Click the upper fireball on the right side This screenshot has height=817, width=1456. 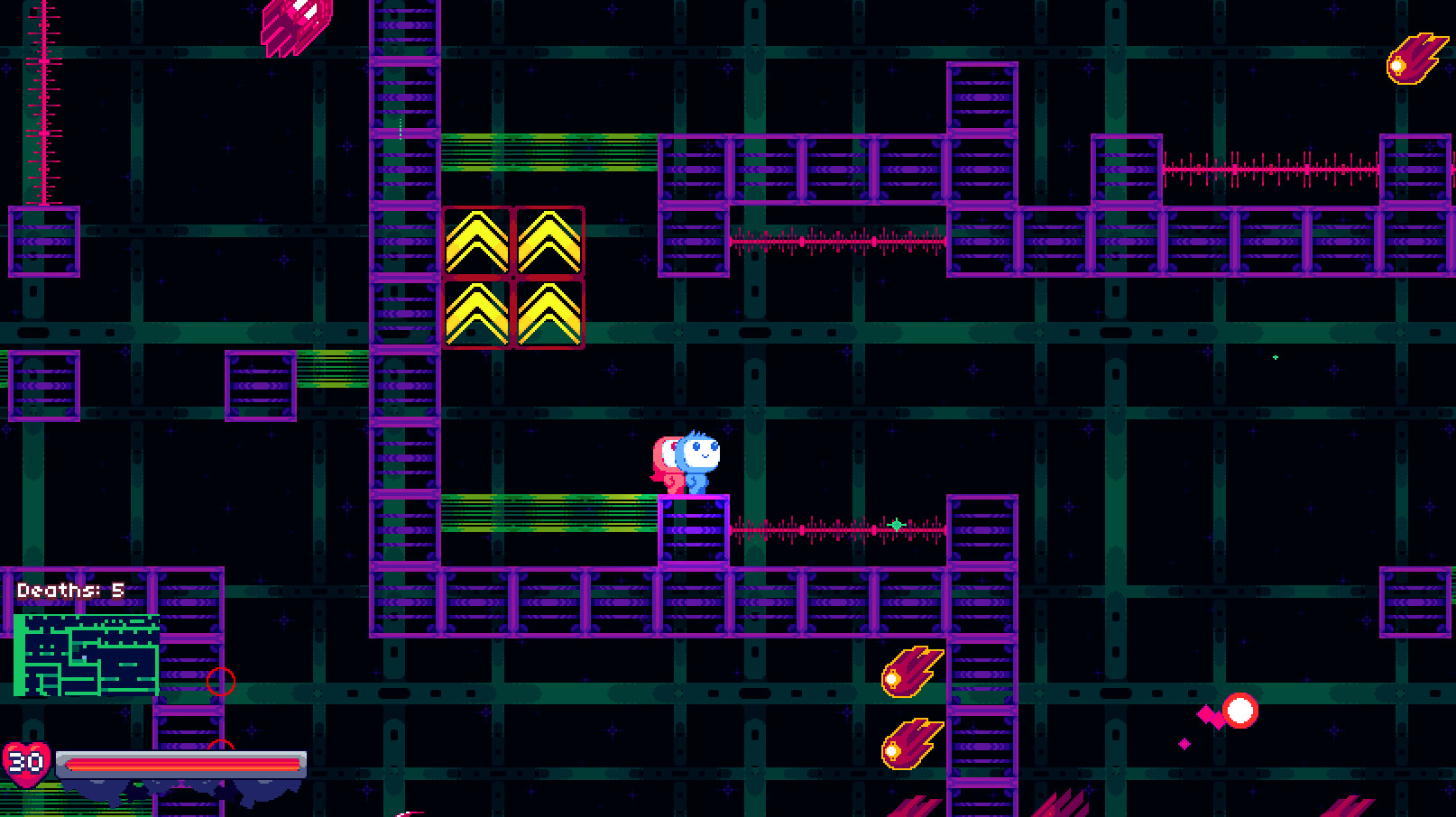pyautogui.click(x=911, y=672)
